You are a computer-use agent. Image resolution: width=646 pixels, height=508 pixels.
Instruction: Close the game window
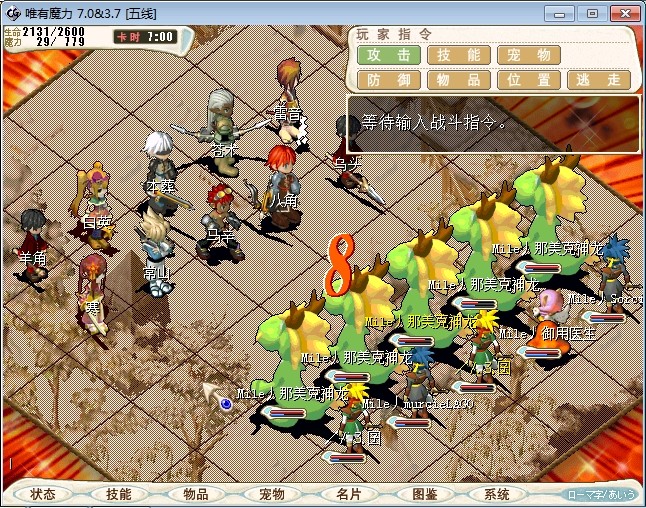point(620,13)
